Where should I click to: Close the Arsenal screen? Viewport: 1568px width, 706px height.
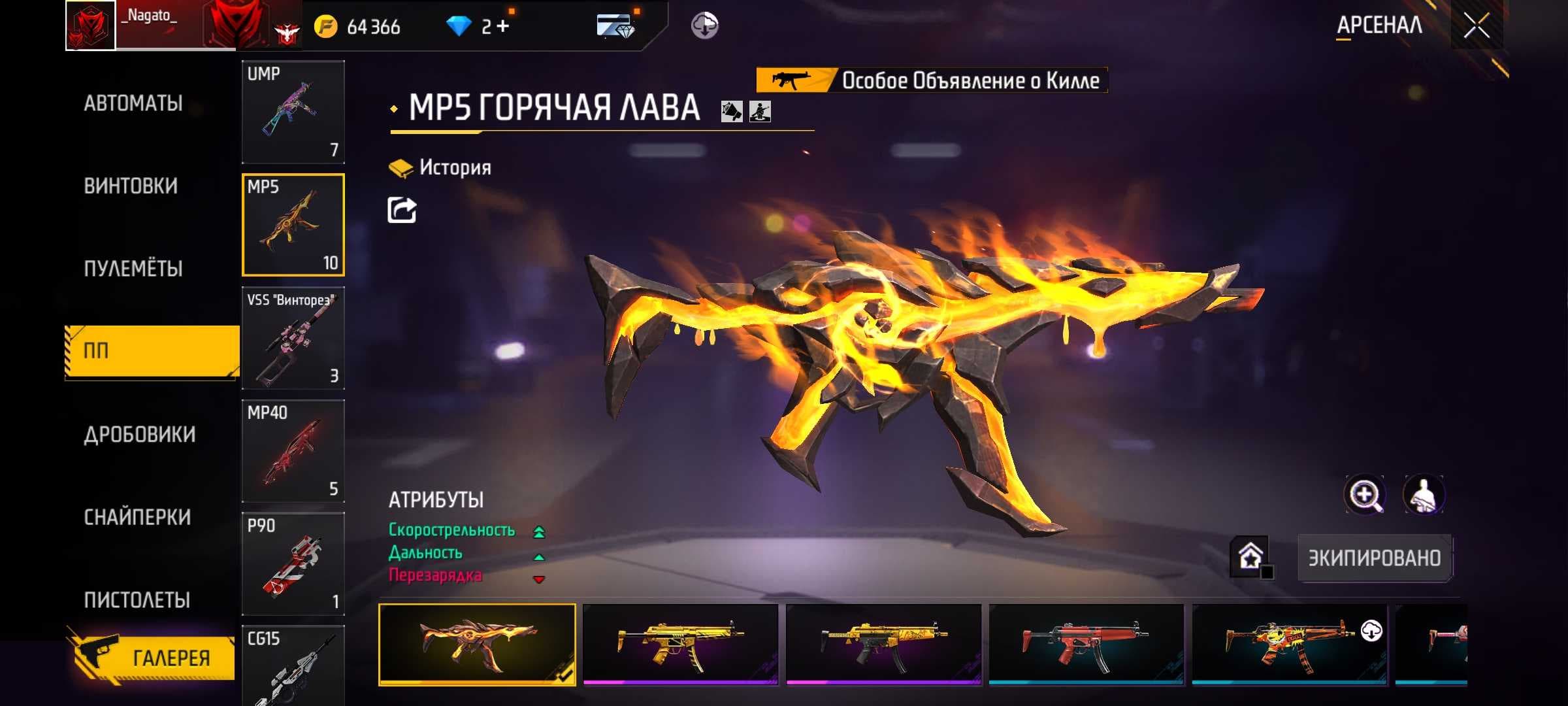click(x=1476, y=26)
